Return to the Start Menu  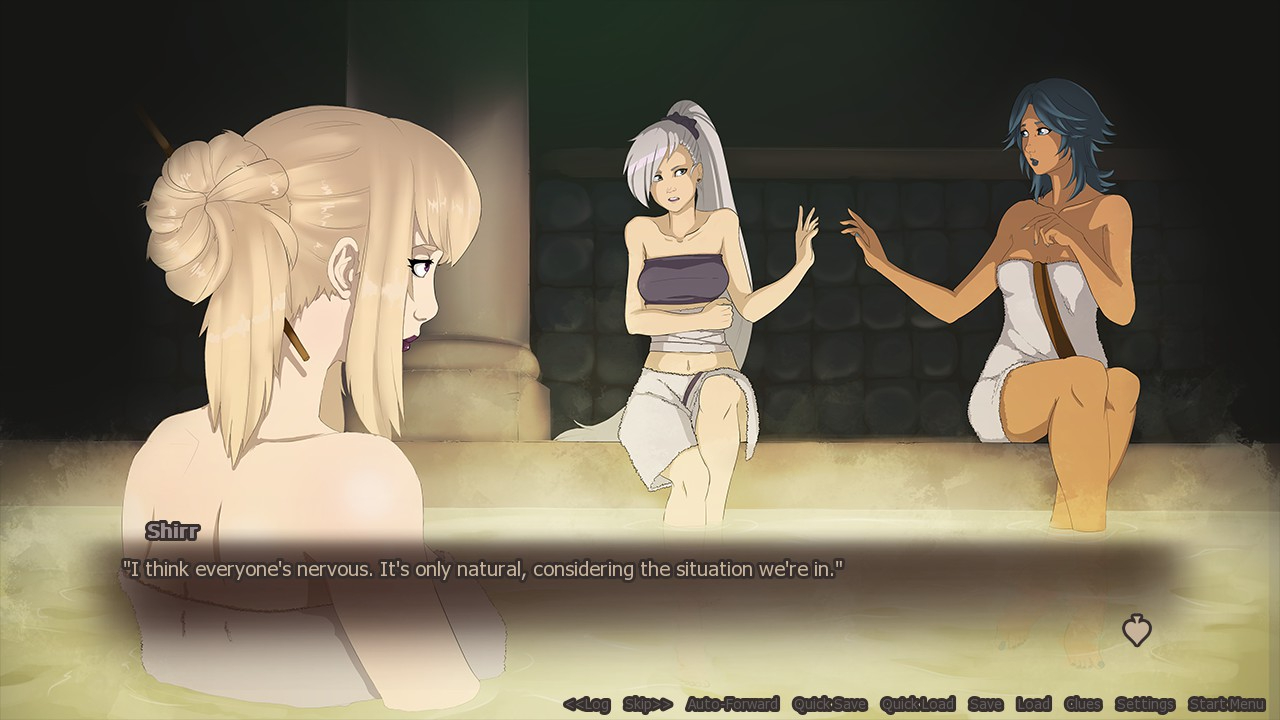click(x=1226, y=704)
